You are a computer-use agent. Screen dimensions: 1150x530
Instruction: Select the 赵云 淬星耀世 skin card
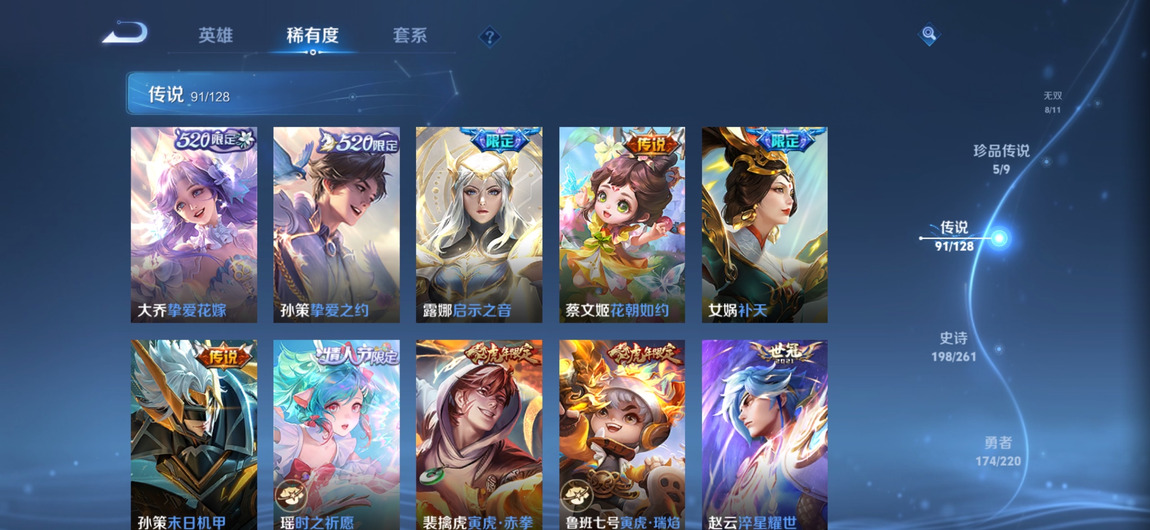[x=764, y=434]
